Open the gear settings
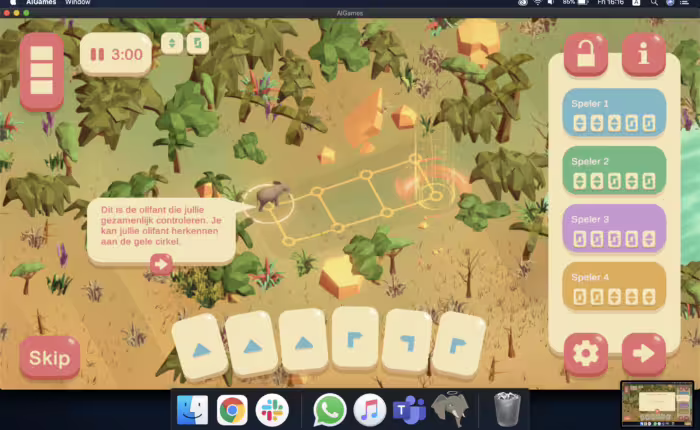 (x=585, y=353)
